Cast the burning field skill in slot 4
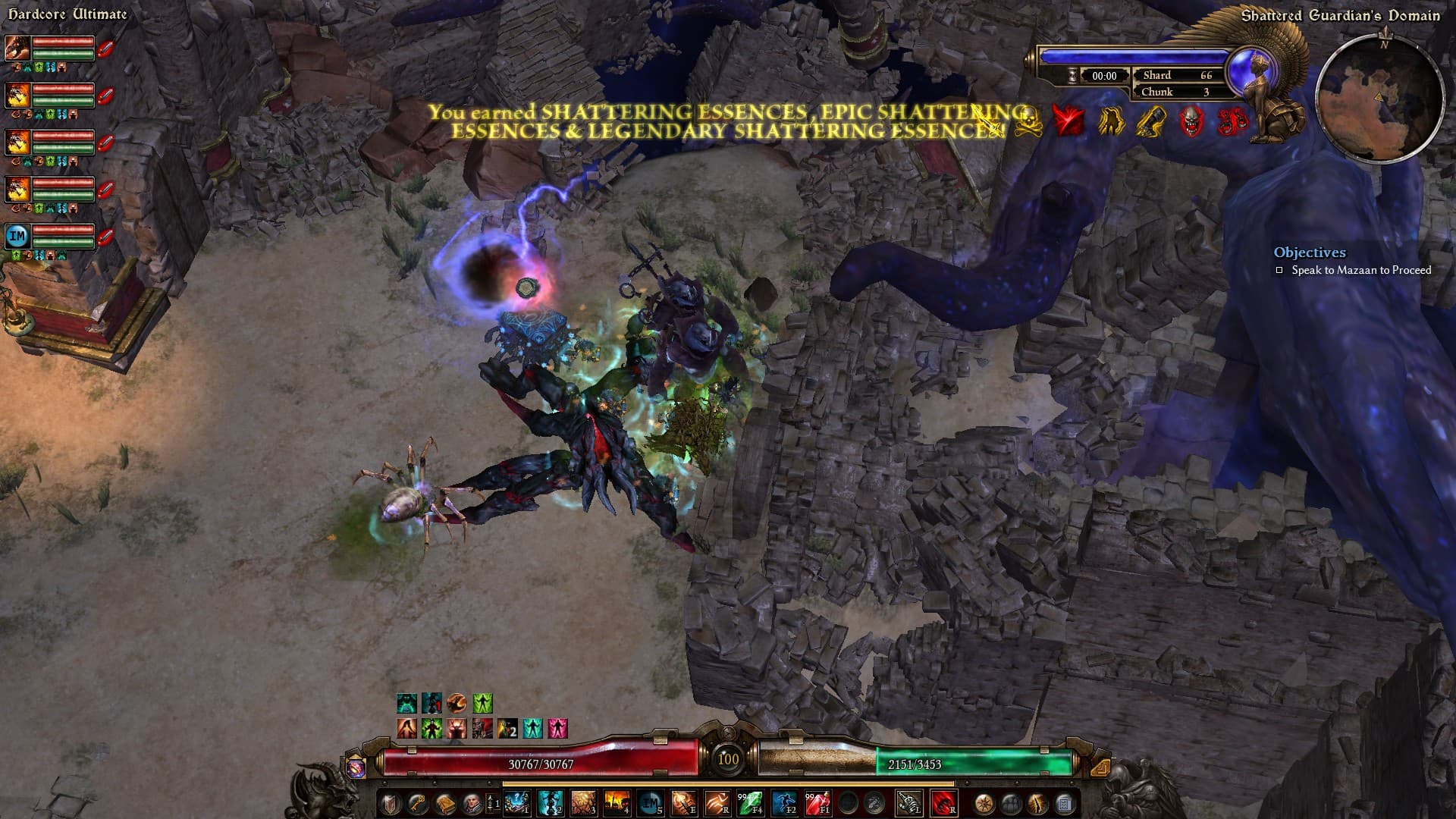Viewport: 1456px width, 819px height. 617,803
